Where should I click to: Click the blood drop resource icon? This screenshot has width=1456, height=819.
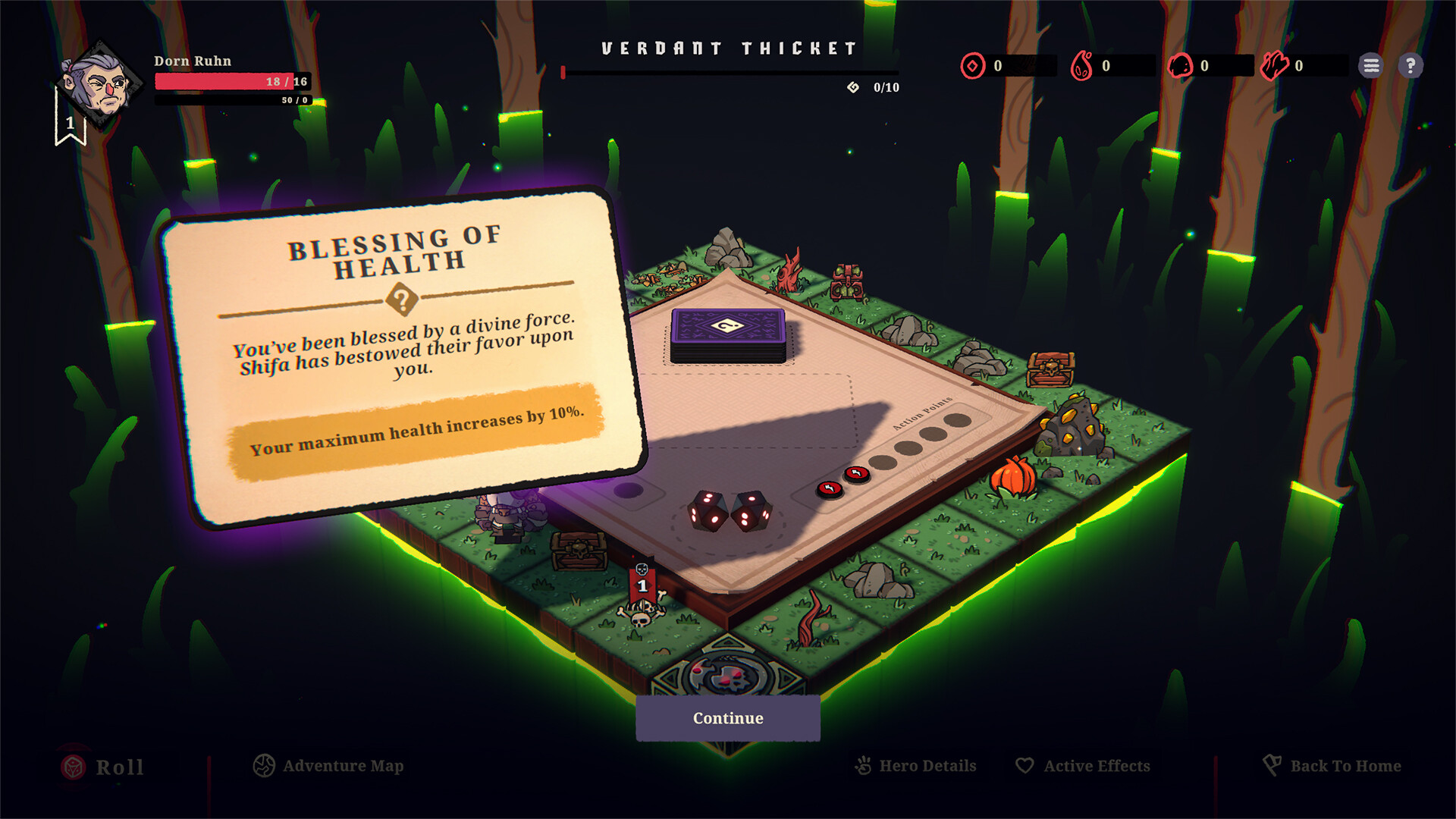tap(1080, 66)
